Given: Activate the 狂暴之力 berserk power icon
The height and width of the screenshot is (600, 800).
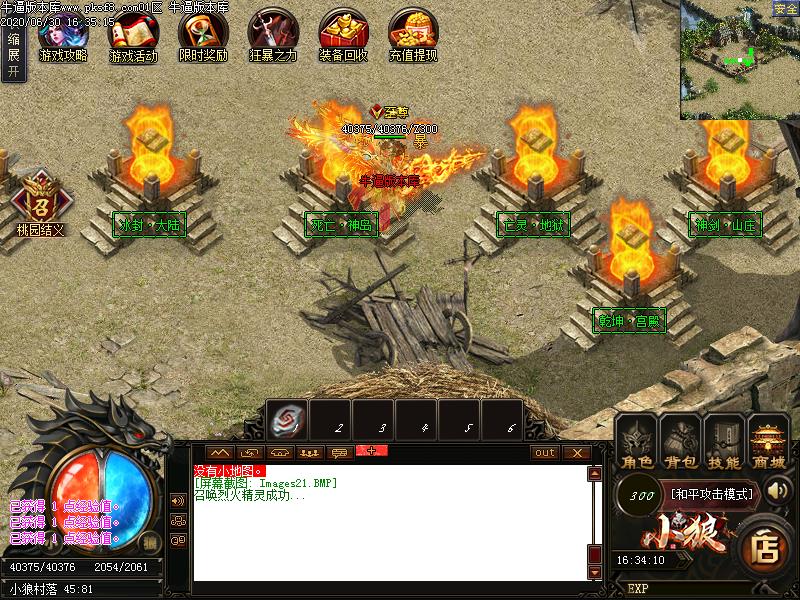Looking at the screenshot, I should click(x=273, y=35).
